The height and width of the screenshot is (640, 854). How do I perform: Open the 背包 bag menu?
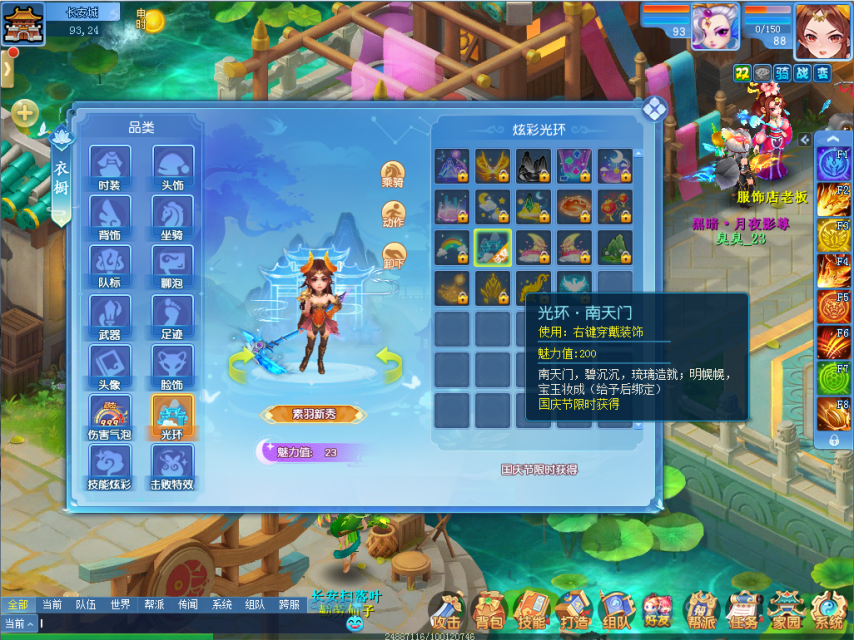(x=489, y=609)
